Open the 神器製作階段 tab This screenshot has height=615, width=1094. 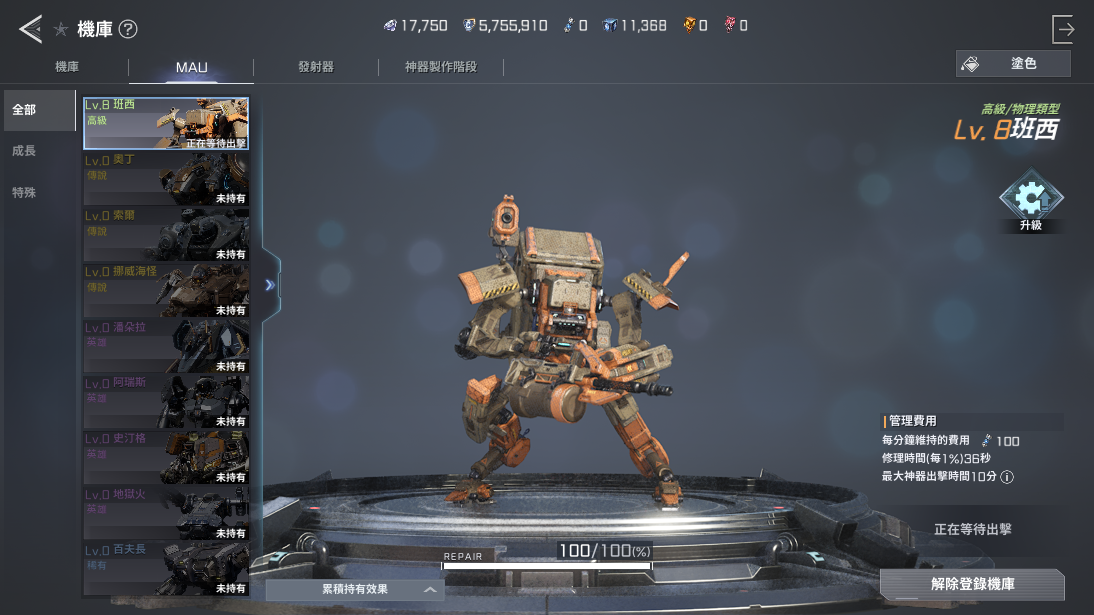440,67
